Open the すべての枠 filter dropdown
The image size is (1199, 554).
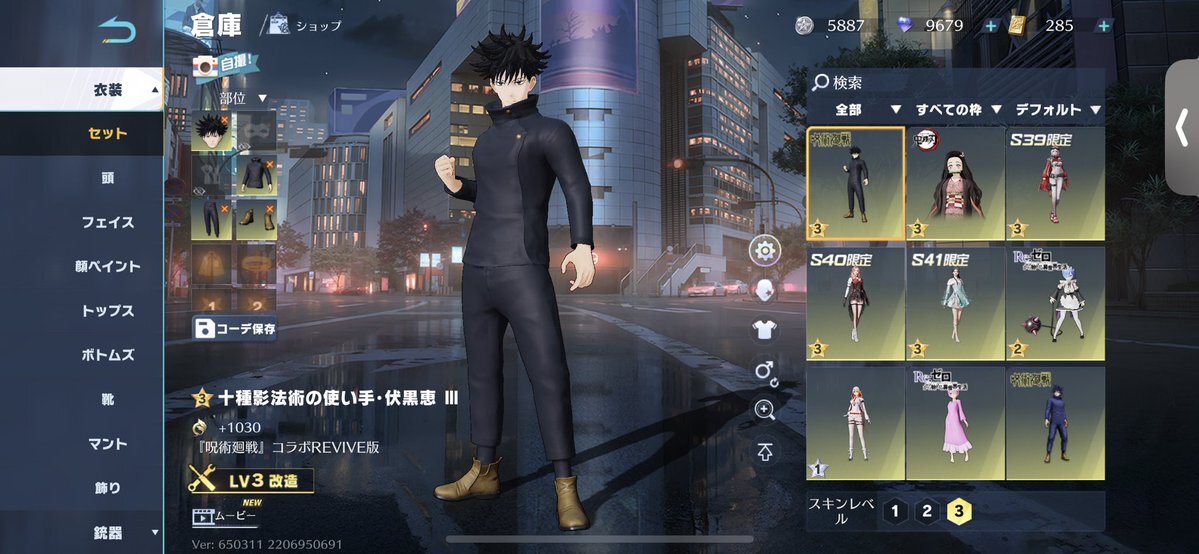pos(955,110)
